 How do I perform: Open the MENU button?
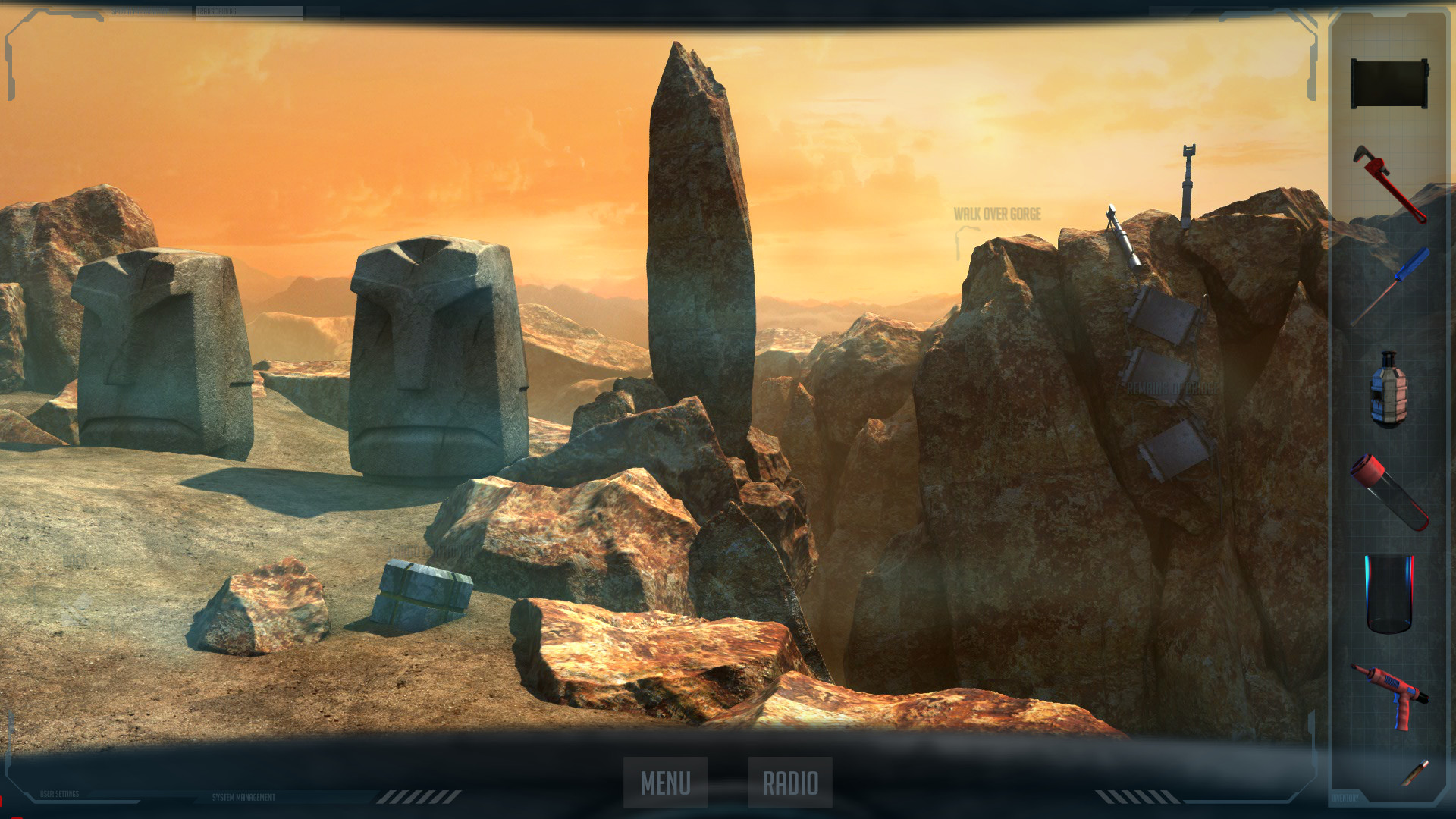pos(665,779)
